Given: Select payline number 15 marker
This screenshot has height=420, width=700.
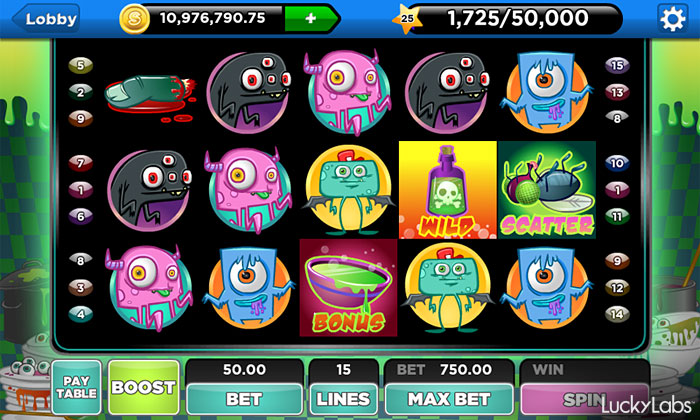Looking at the screenshot, I should pos(617,65).
